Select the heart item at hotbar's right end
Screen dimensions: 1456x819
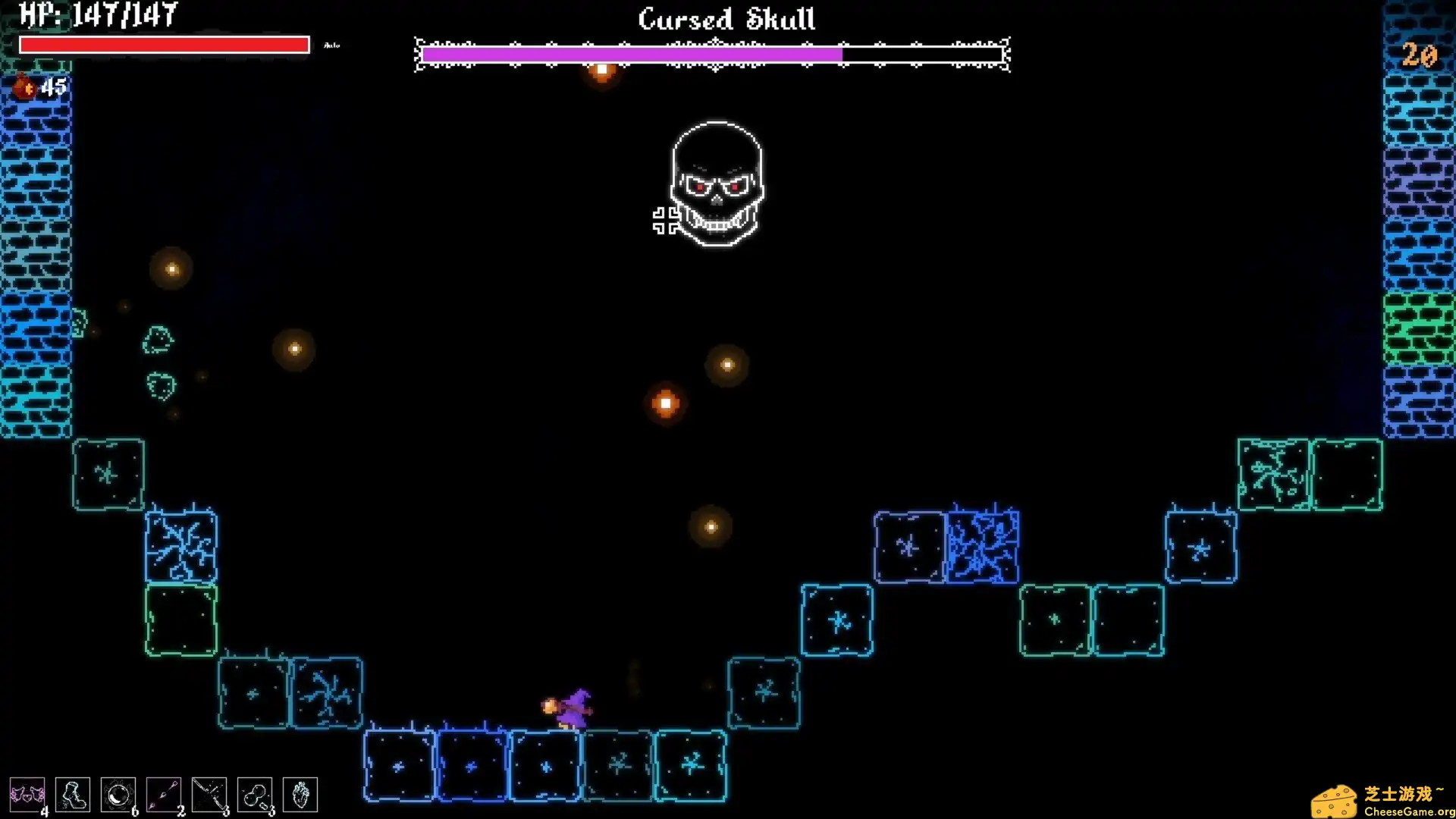[x=300, y=794]
